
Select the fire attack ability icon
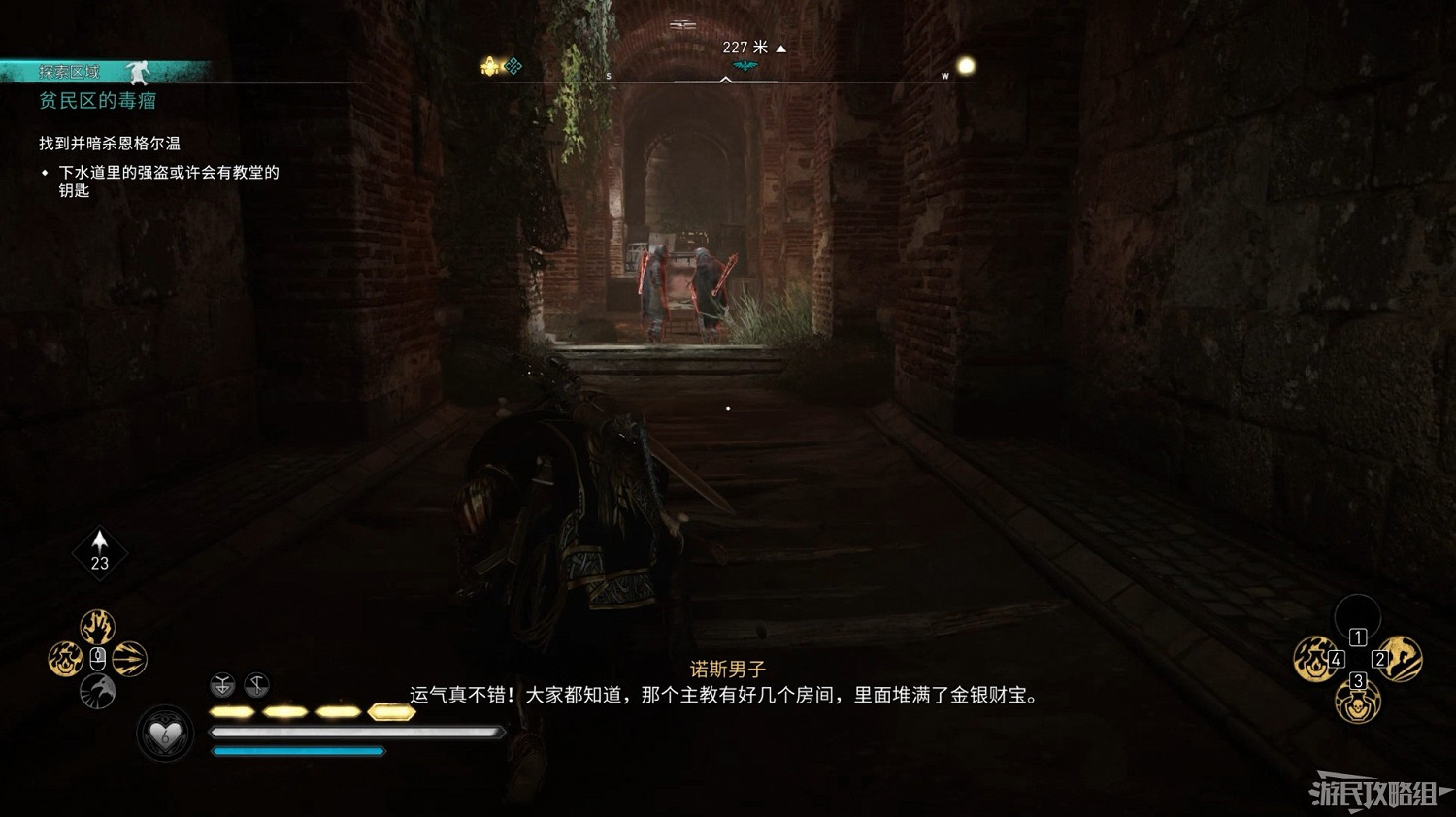point(66,659)
